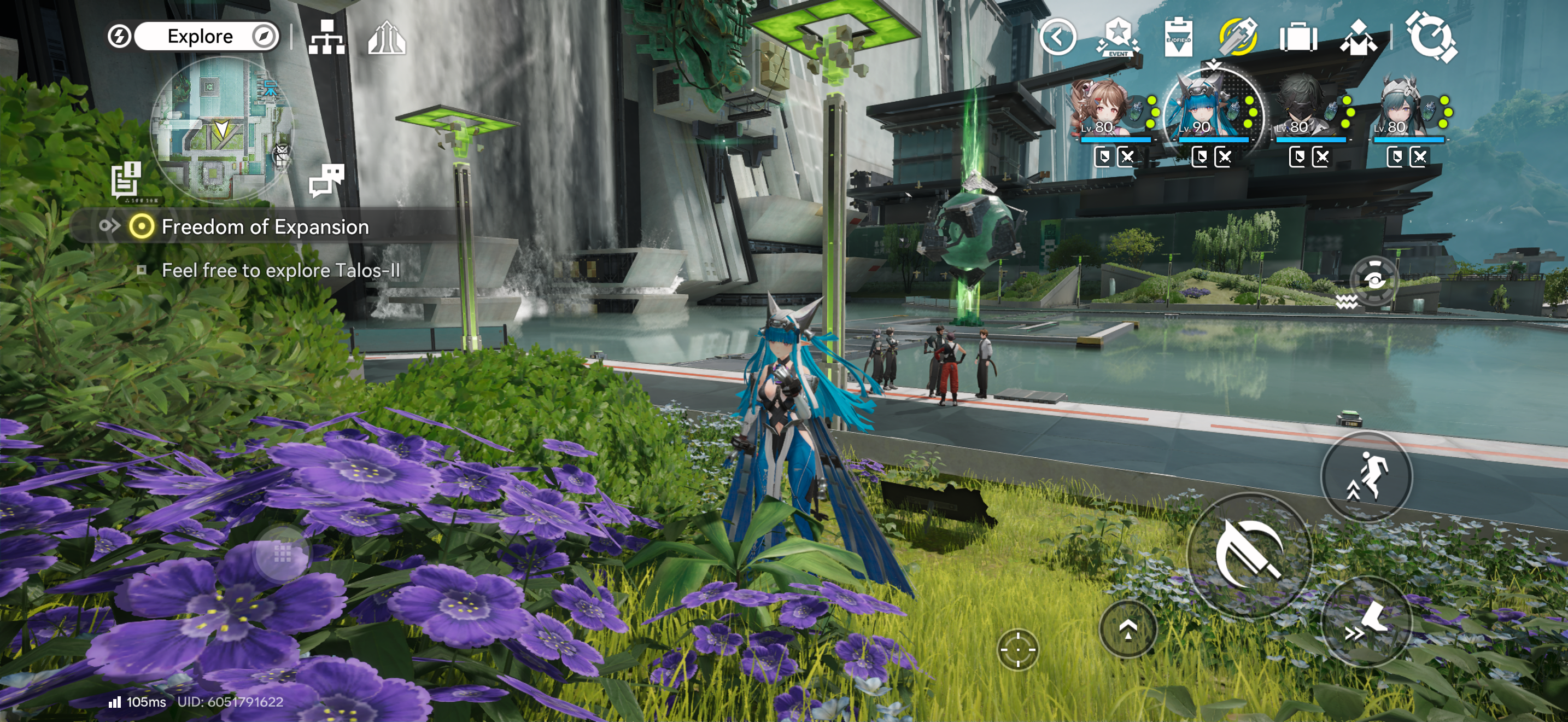1568x722 pixels.
Task: Collapse top menu with back arrow
Action: pos(1058,38)
